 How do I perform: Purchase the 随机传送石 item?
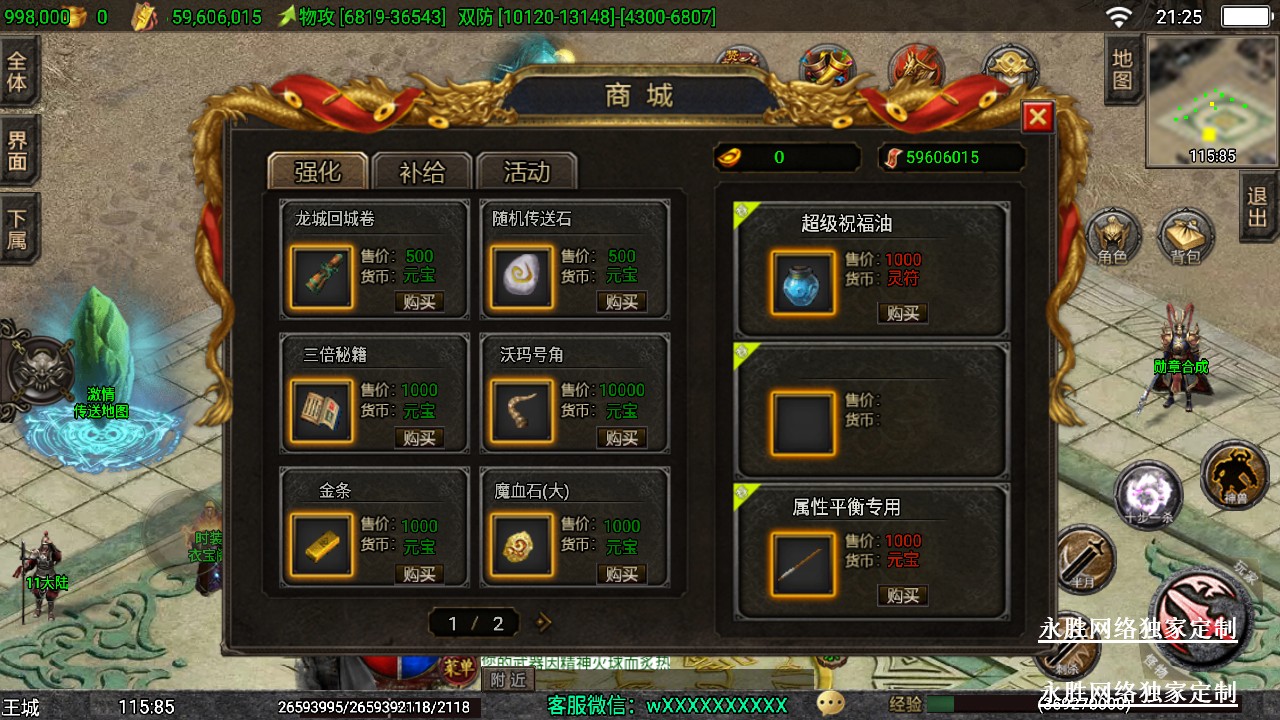coord(621,302)
